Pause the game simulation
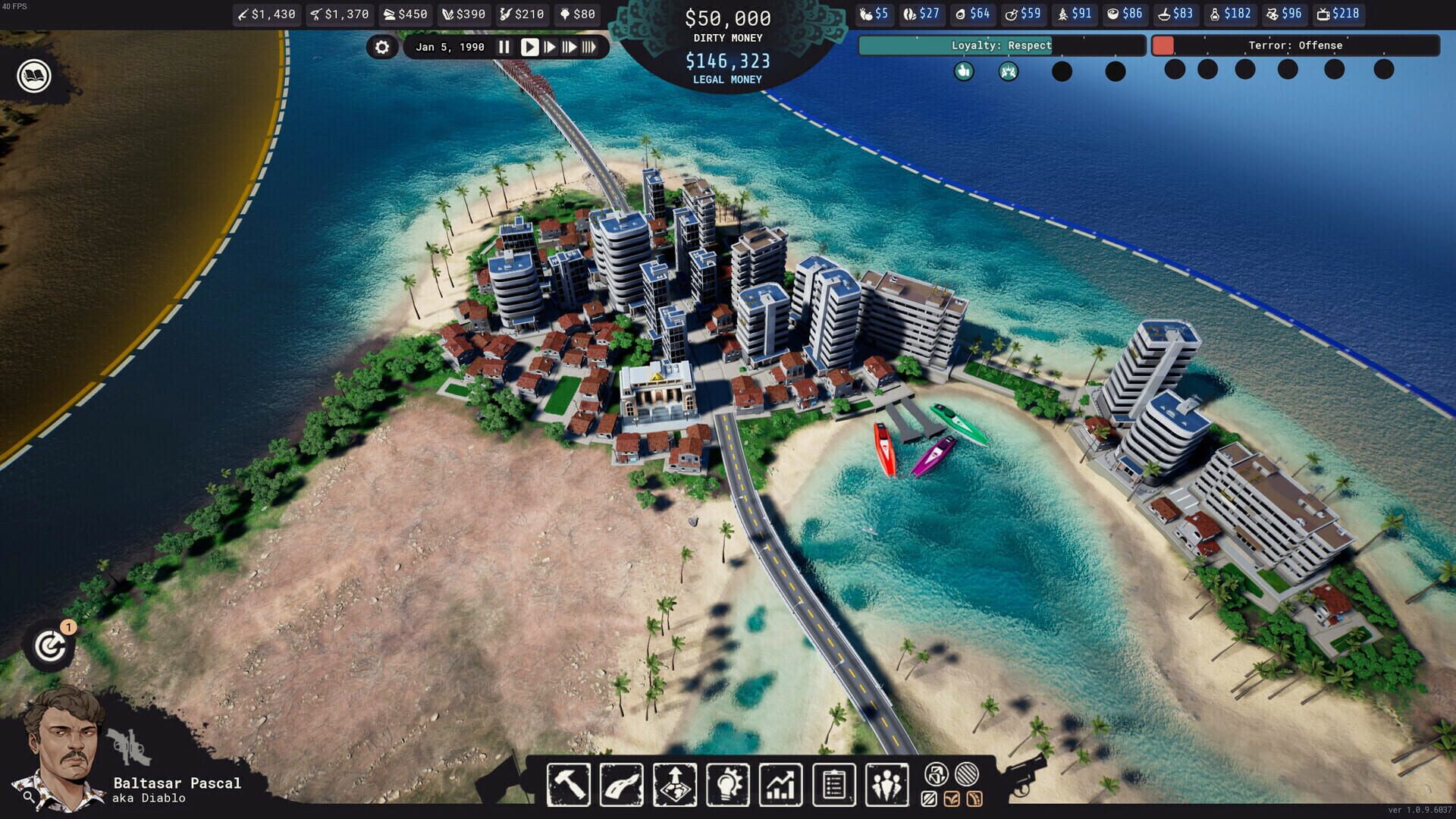 [x=504, y=46]
